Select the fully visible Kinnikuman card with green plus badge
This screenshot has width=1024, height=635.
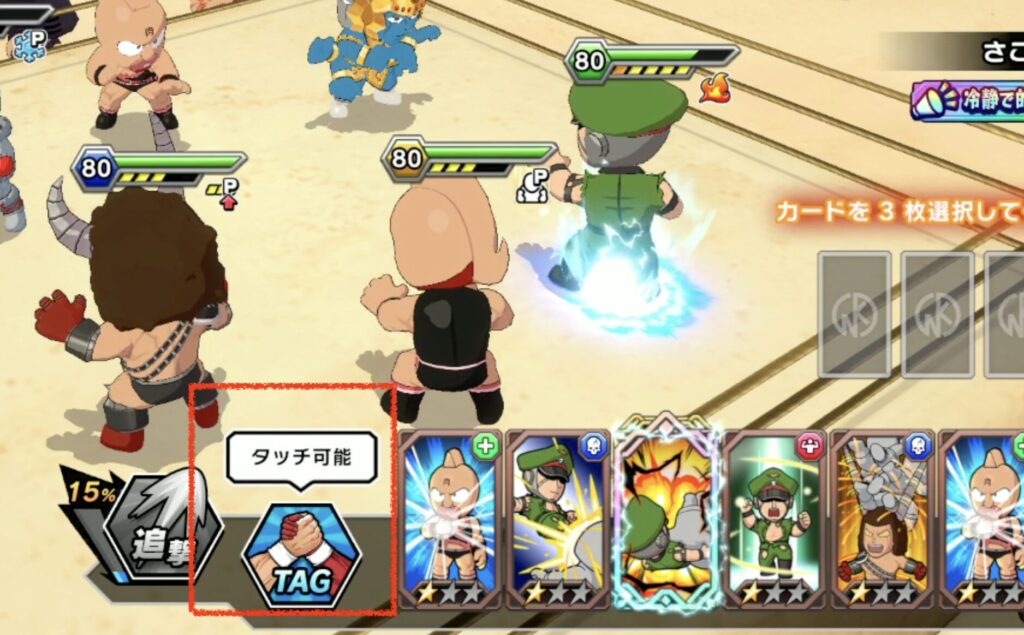tap(449, 518)
